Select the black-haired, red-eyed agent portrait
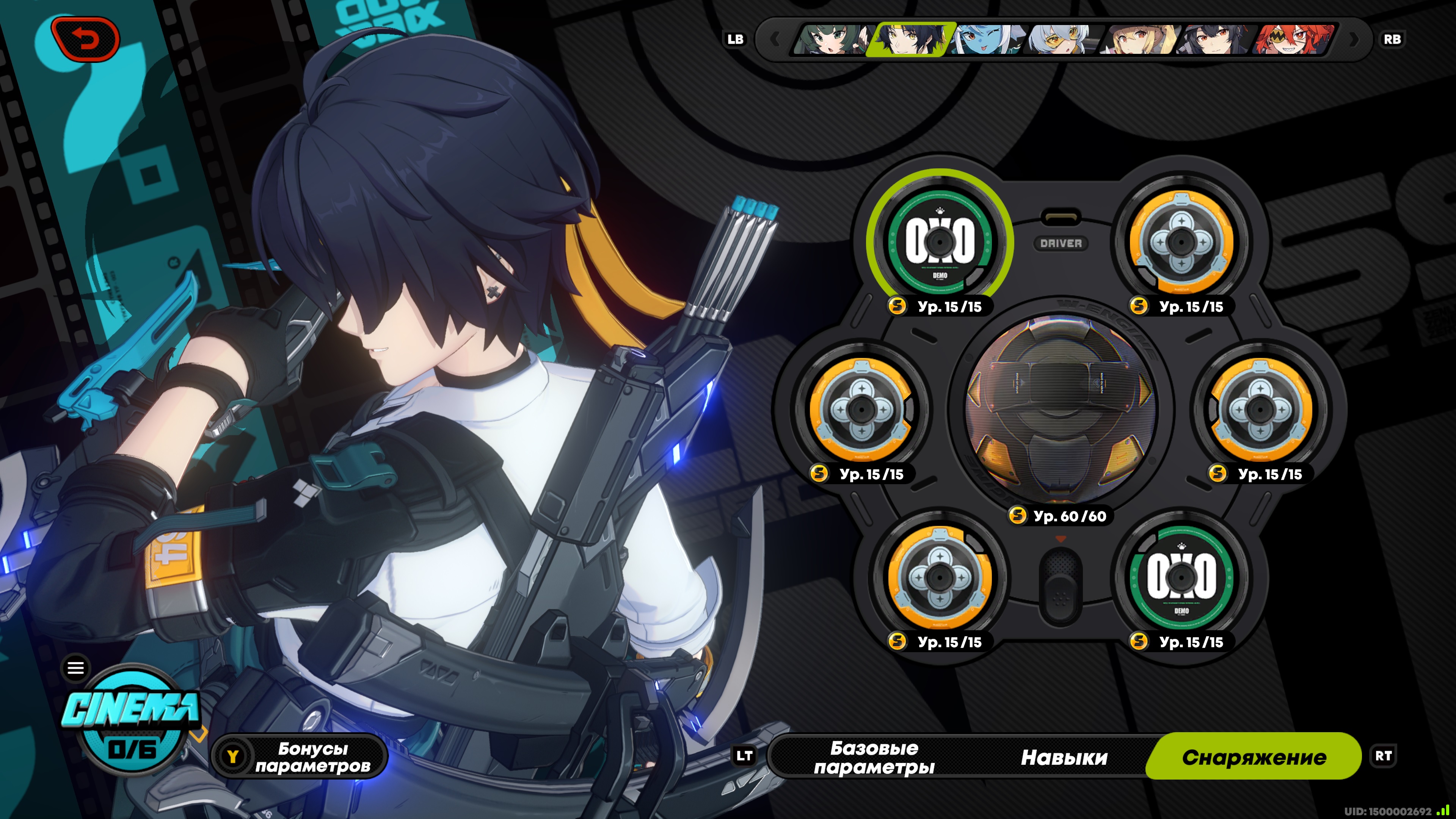1456x819 pixels. [x=1215, y=39]
